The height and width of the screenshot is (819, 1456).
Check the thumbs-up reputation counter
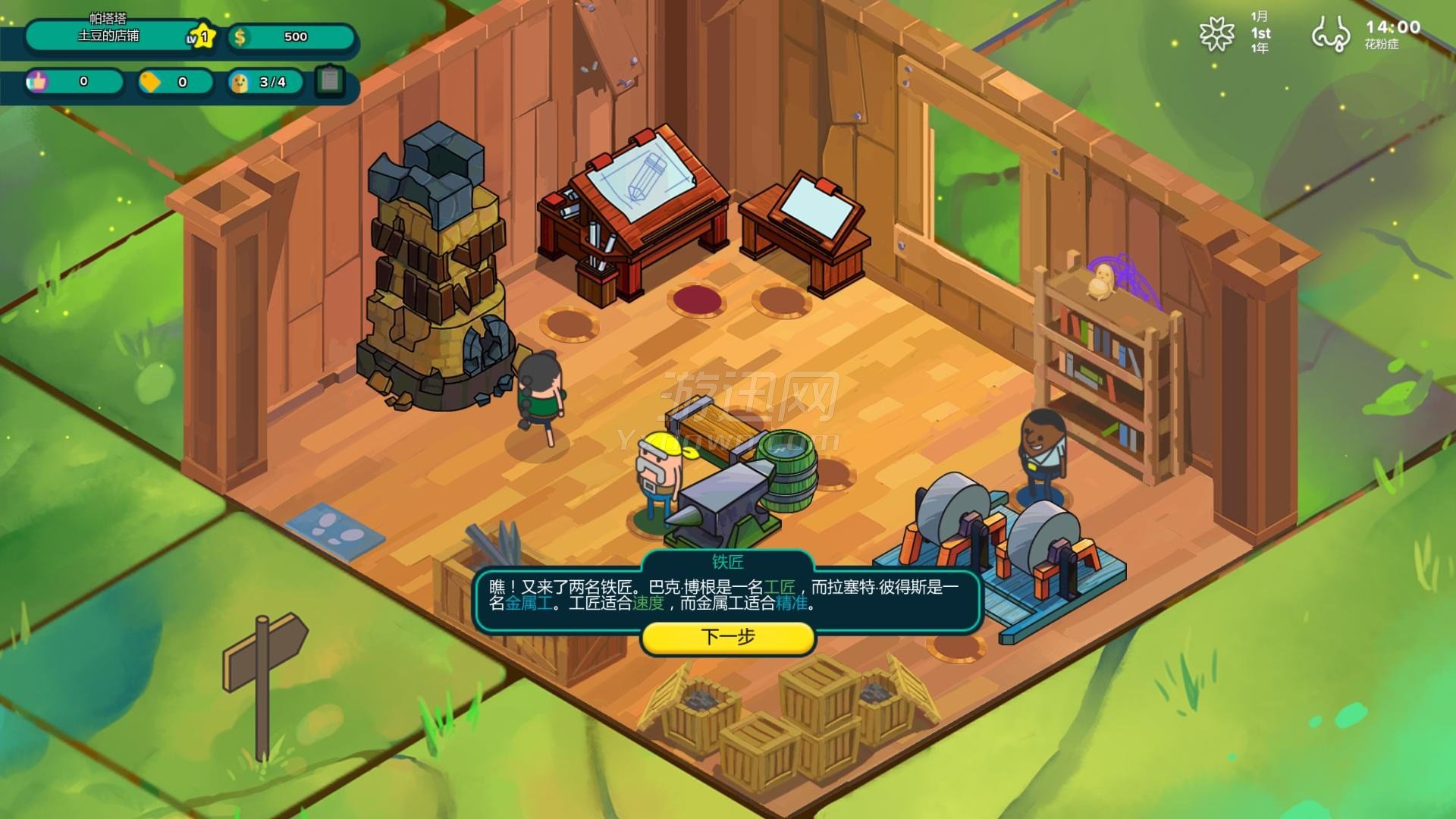point(37,81)
